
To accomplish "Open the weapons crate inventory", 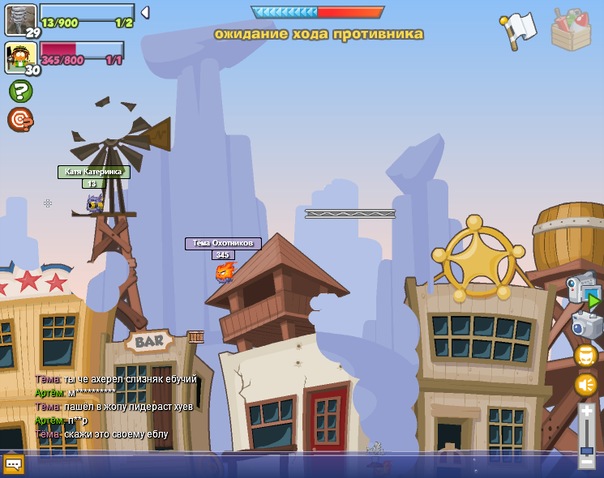I will tap(571, 29).
